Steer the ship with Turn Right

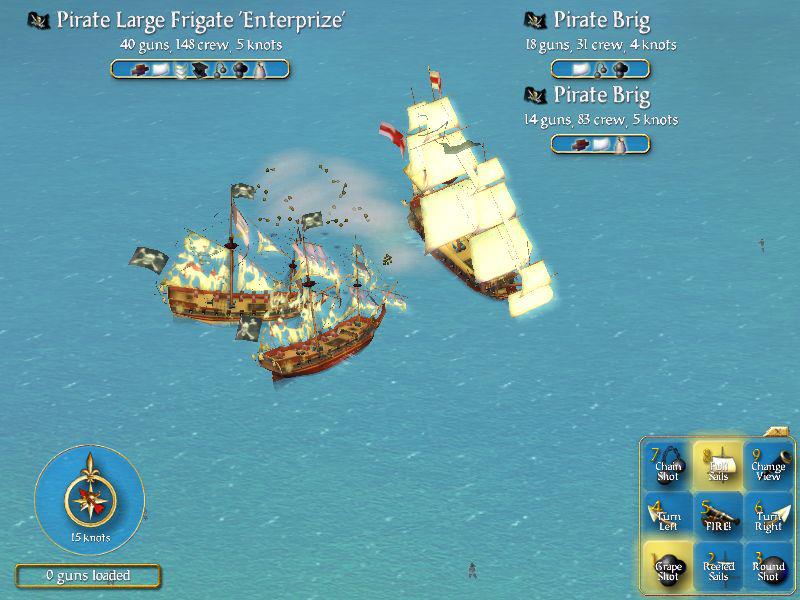coord(768,515)
